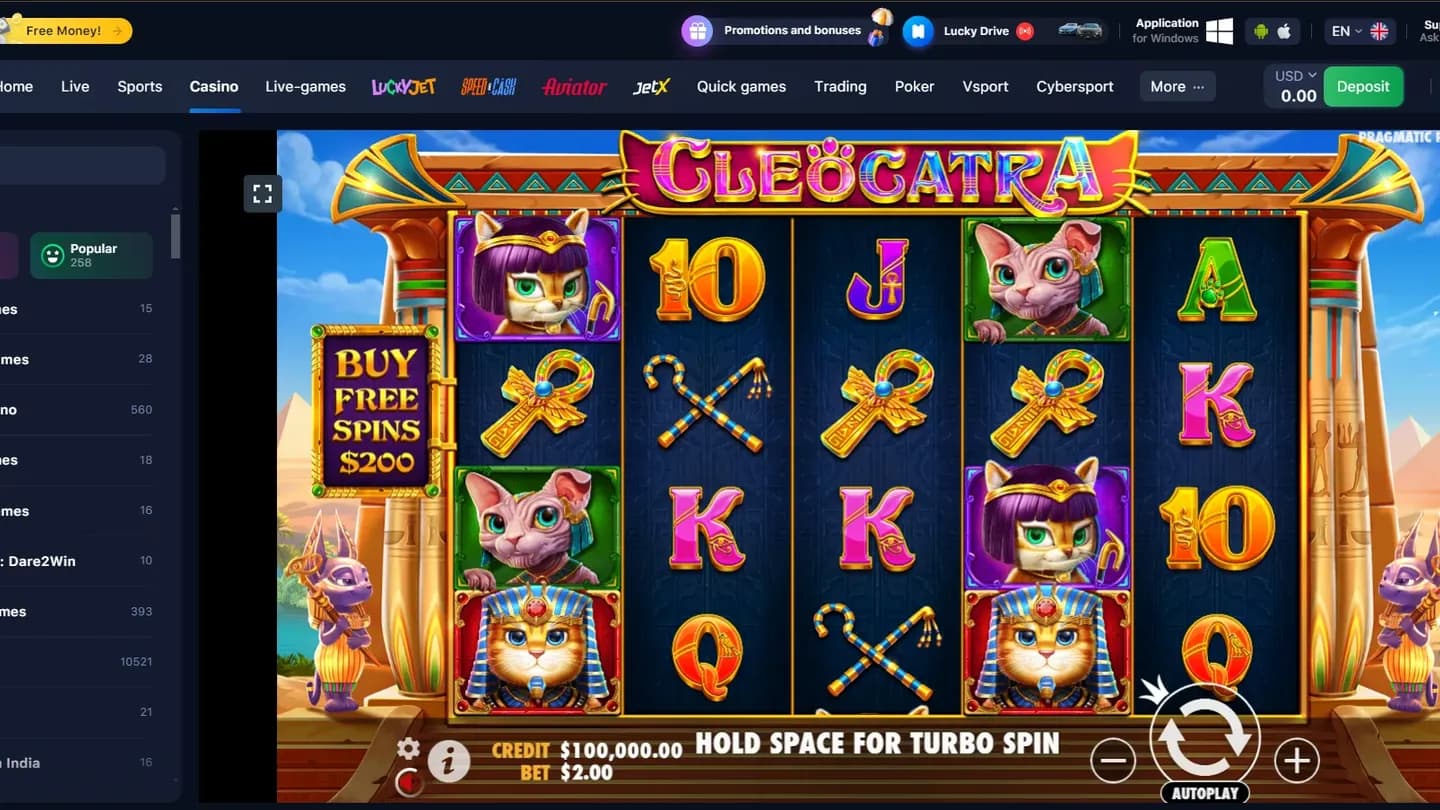Switch to the Casino tab
This screenshot has width=1440, height=810.
[214, 87]
